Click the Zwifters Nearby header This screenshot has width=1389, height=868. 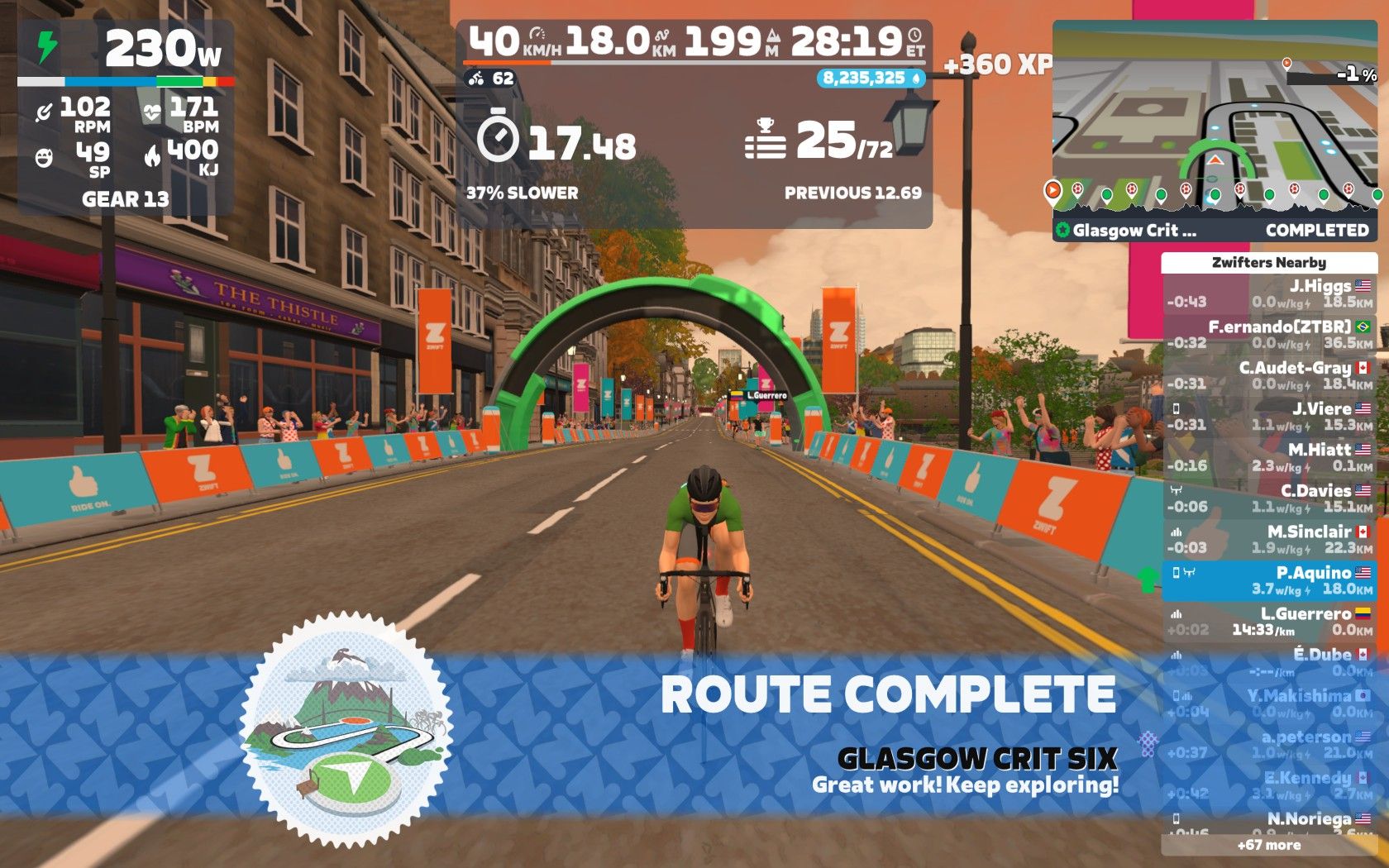(1268, 263)
